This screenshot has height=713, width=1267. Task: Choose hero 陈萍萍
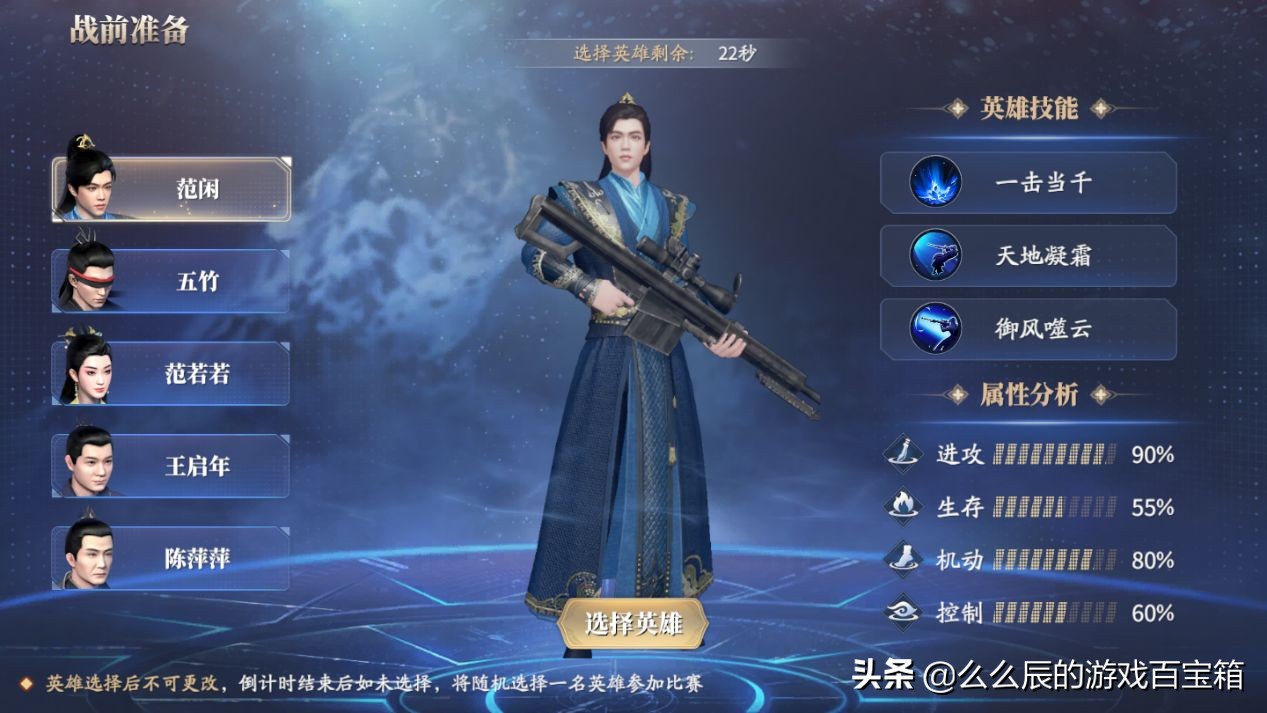[172, 558]
